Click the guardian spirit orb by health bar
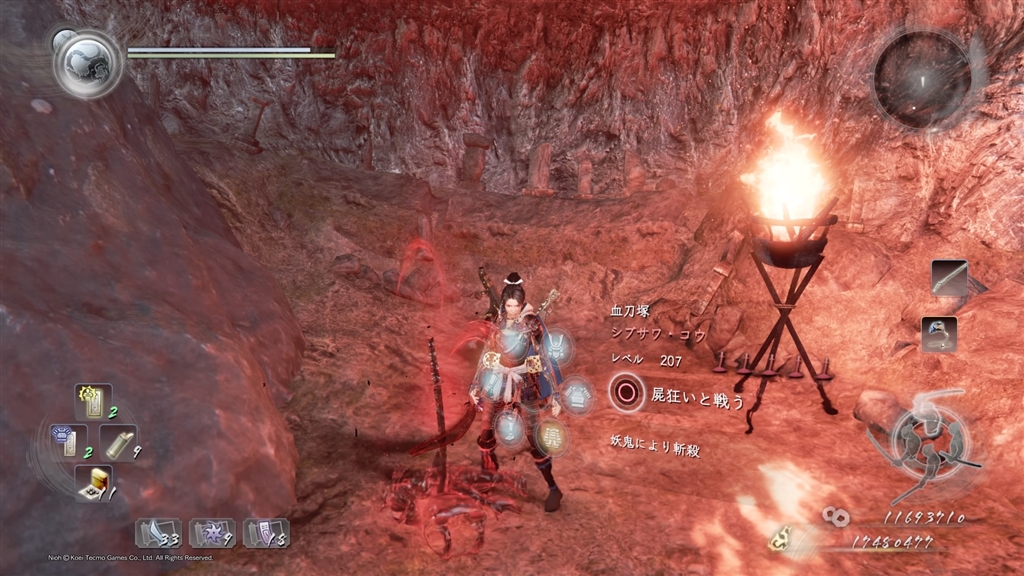This screenshot has height=576, width=1024. click(87, 62)
